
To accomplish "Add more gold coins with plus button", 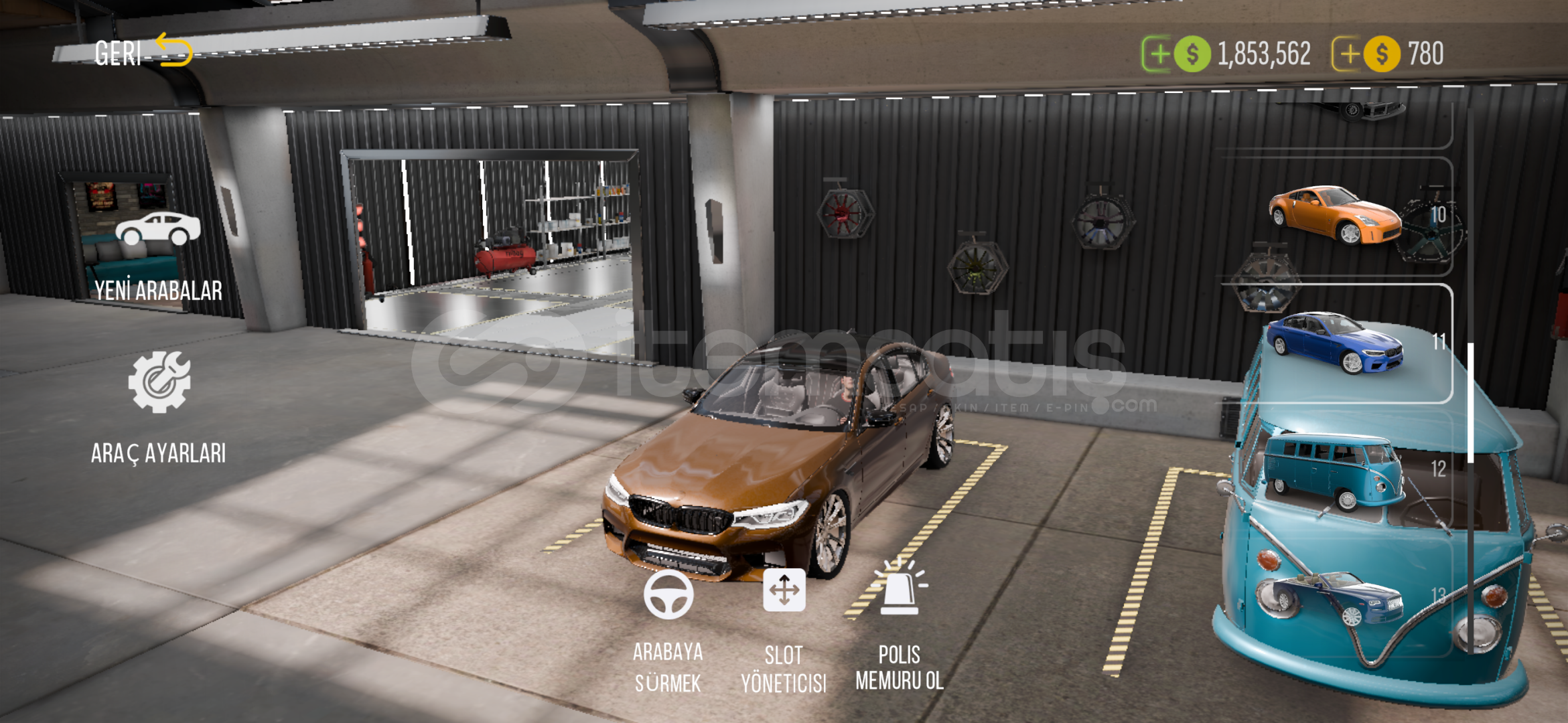I will click(1348, 54).
